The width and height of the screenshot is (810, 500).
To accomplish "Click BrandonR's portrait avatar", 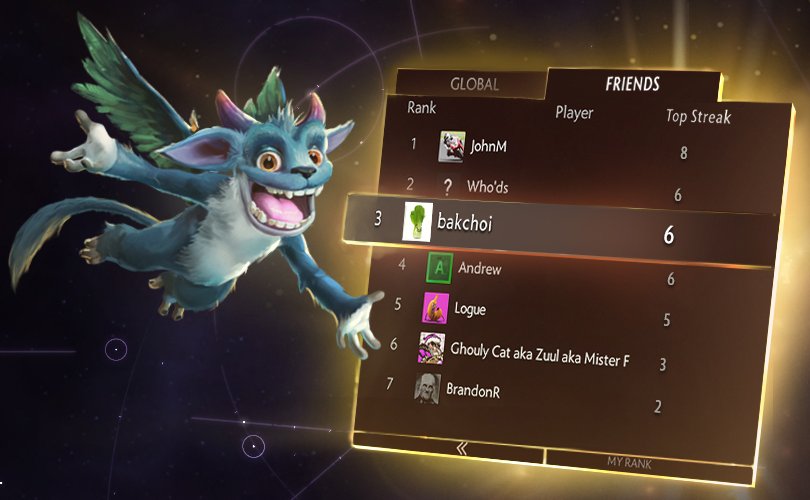I will coord(427,388).
